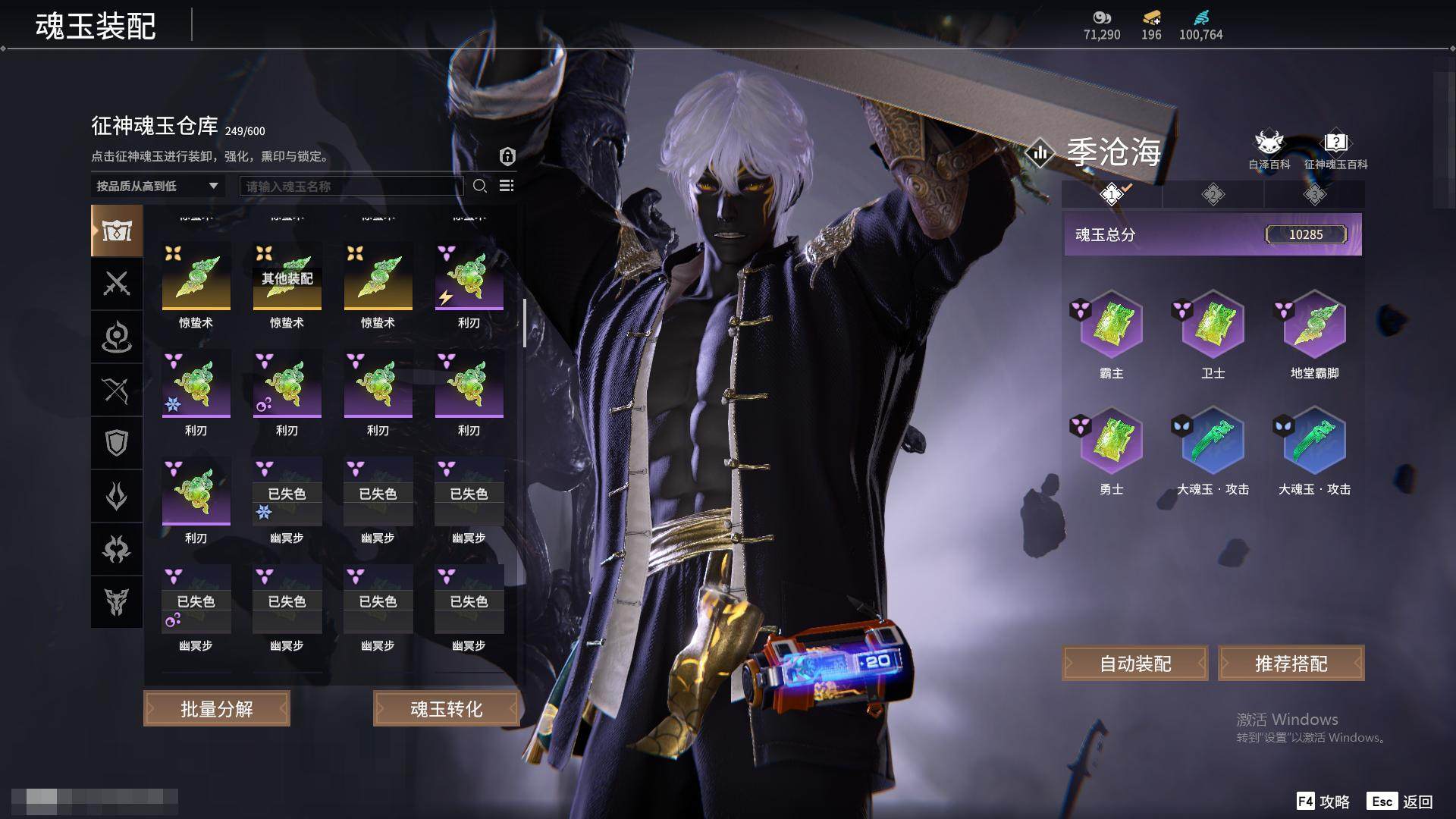This screenshot has width=1456, height=819.
Task: Click the magnifier search icon
Action: click(x=480, y=186)
